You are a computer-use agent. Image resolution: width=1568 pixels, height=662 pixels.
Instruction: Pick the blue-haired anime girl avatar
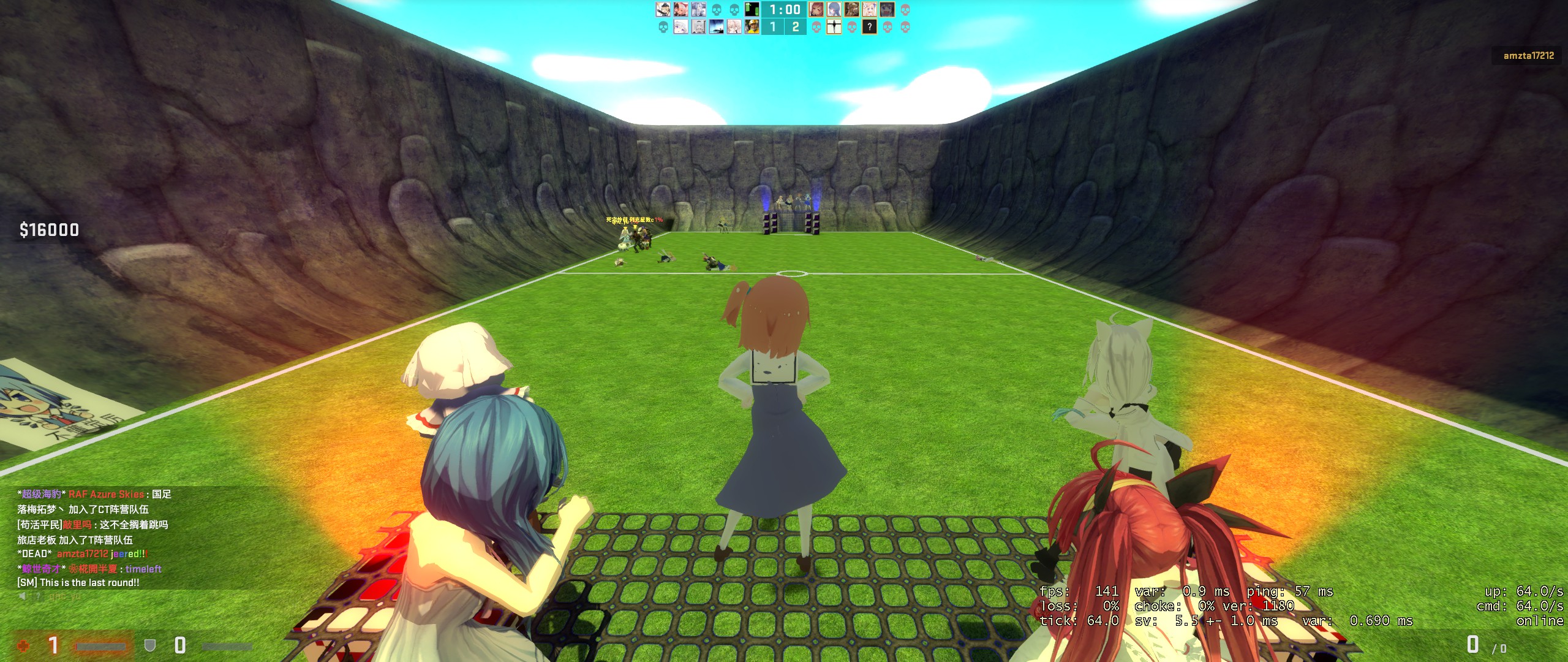tap(834, 9)
